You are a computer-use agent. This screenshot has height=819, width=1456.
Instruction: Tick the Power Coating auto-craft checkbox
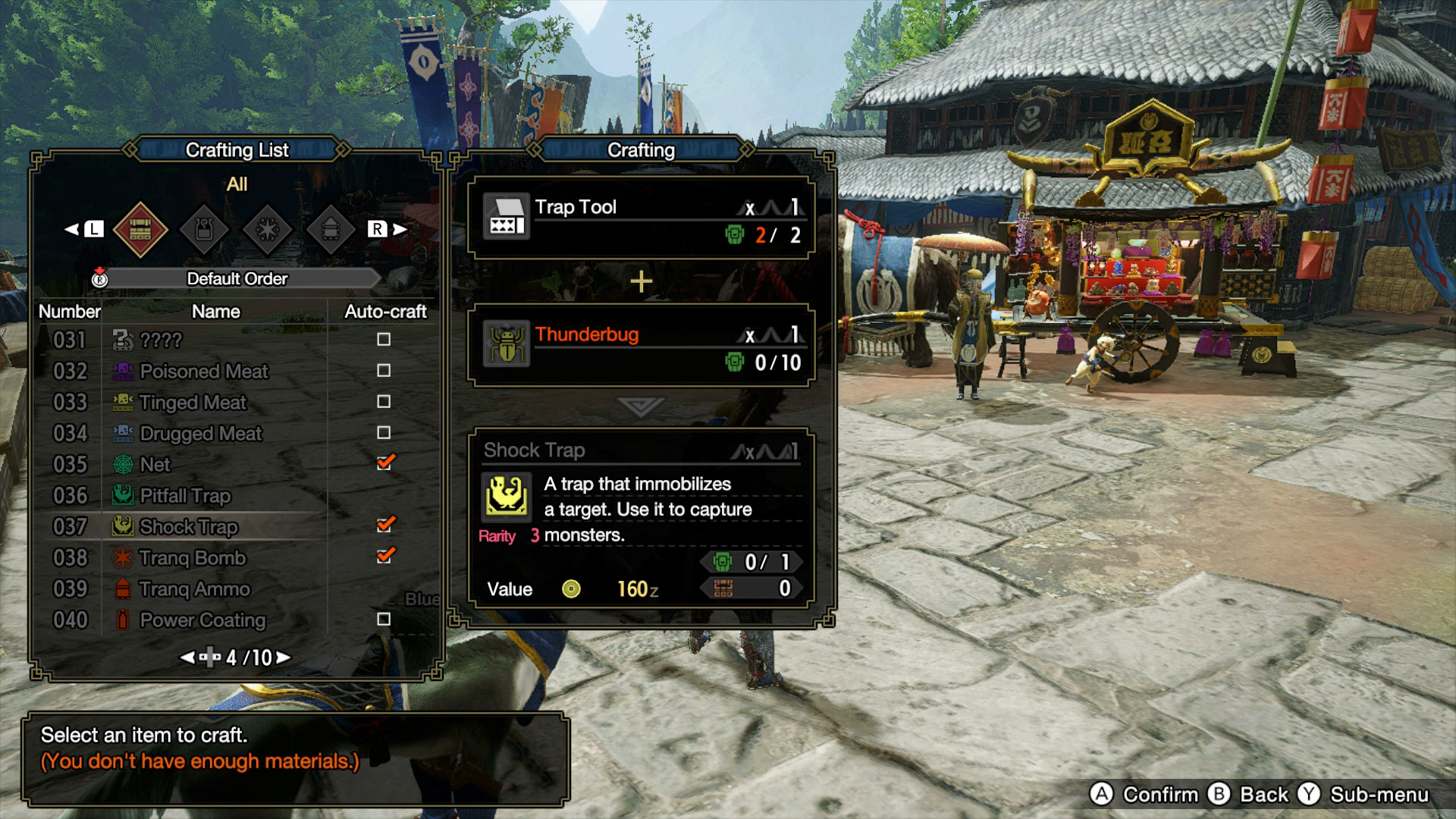click(x=384, y=619)
